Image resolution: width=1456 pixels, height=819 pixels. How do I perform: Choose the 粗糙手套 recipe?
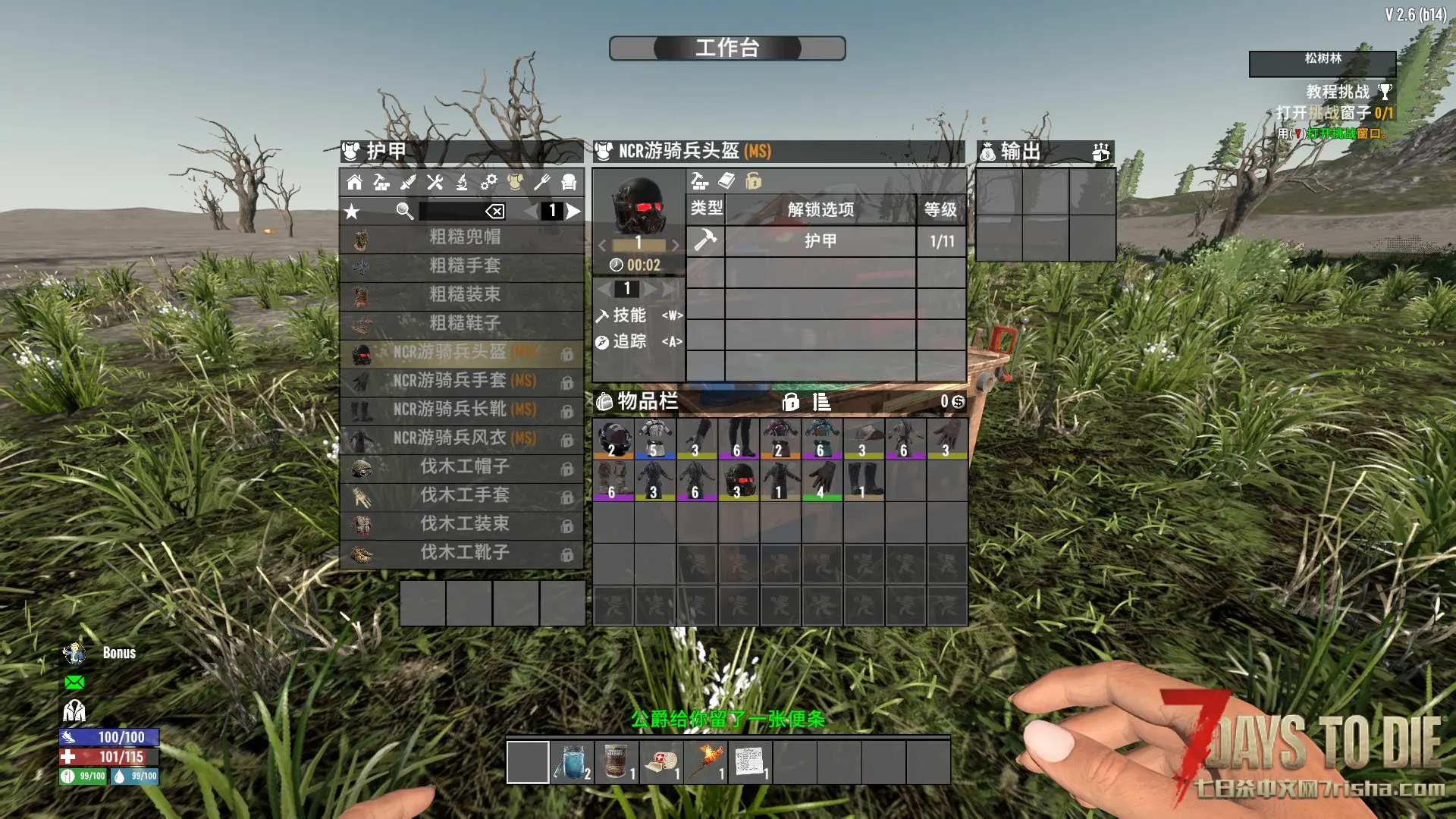(464, 266)
